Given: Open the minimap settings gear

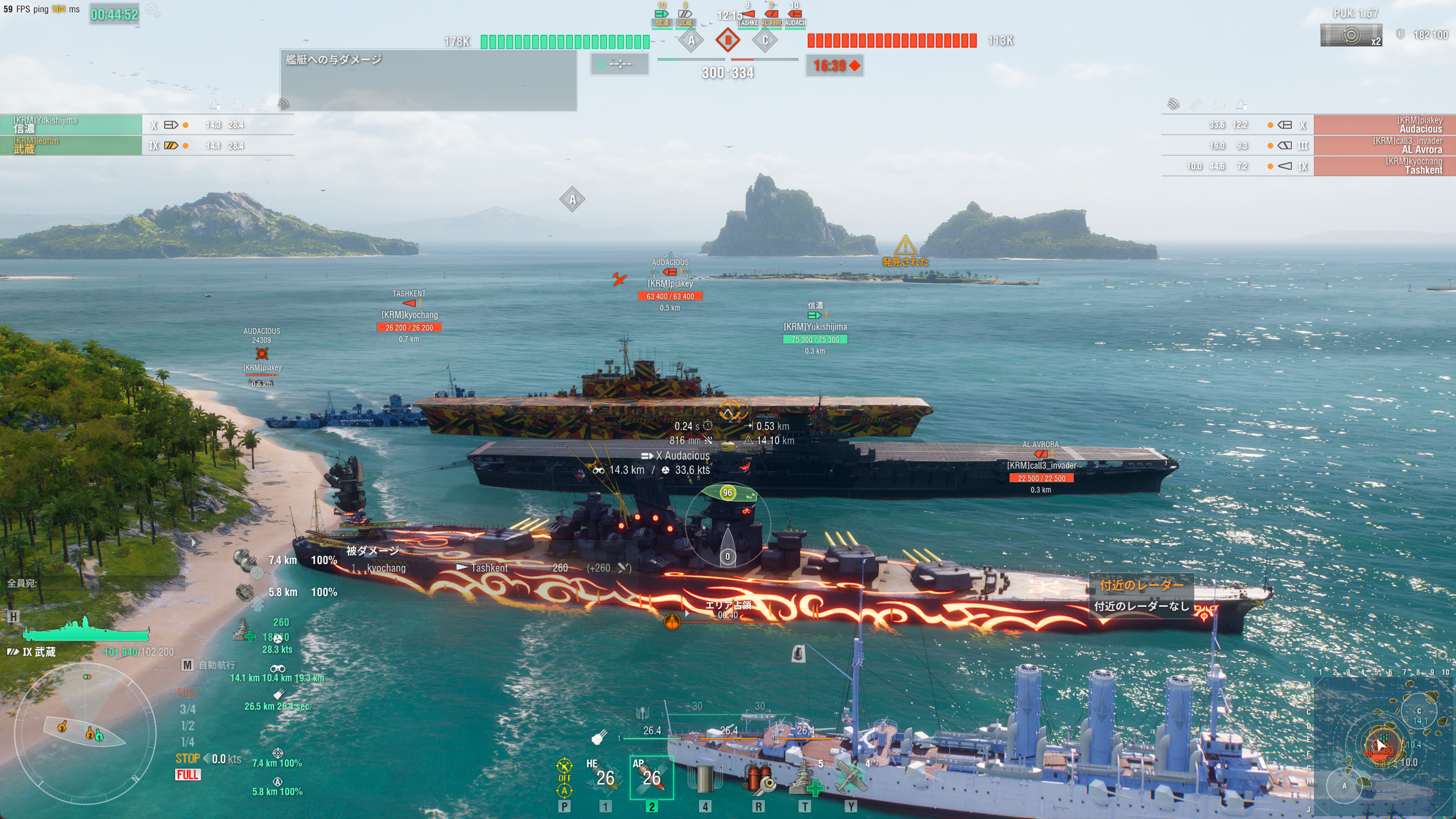Looking at the screenshot, I should pyautogui.click(x=1441, y=656).
